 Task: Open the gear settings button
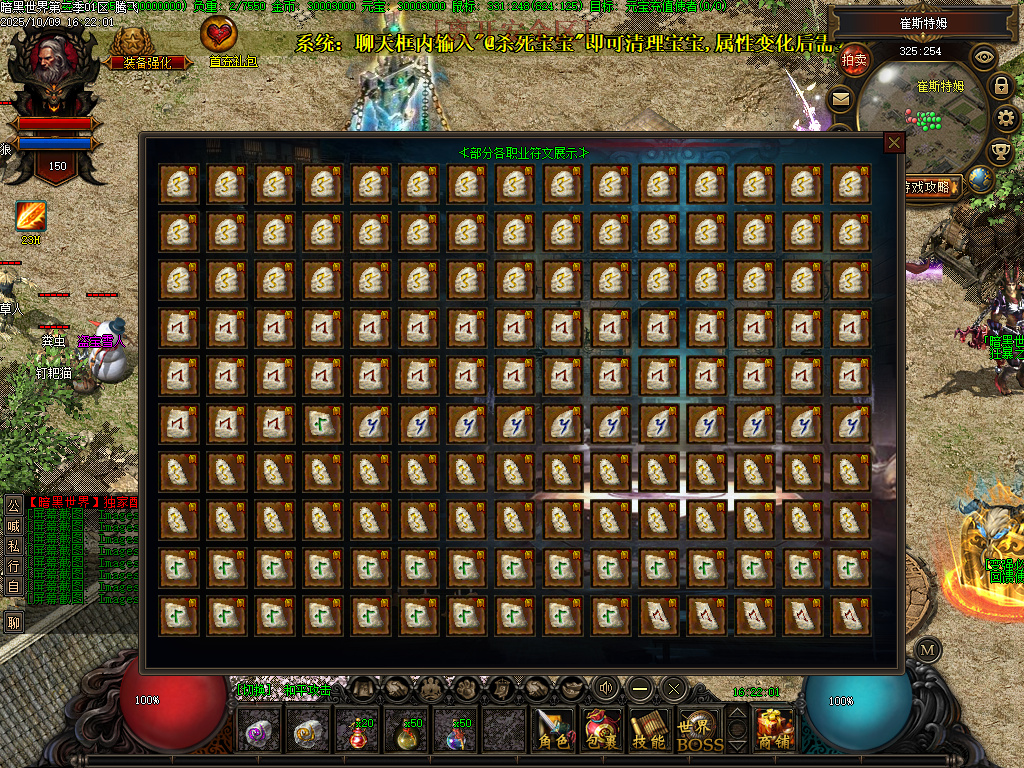(x=1006, y=119)
